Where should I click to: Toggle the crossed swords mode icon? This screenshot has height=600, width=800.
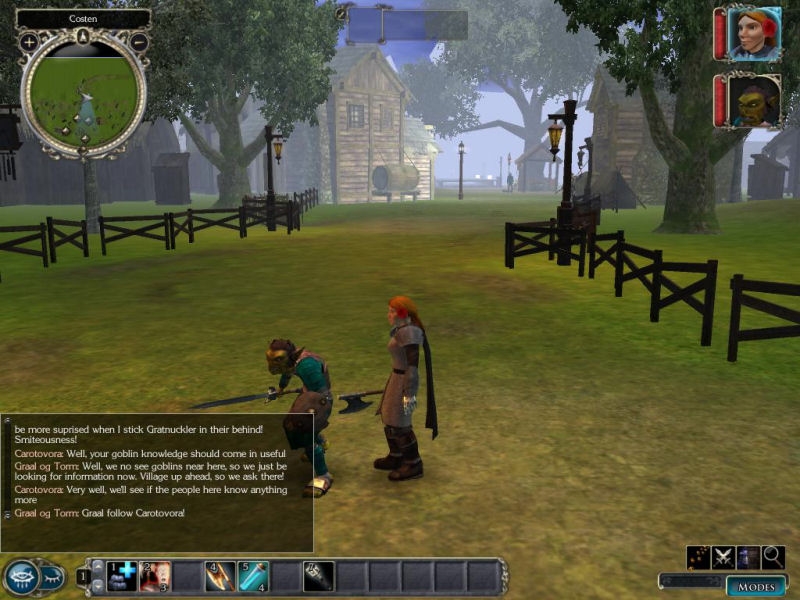[724, 558]
